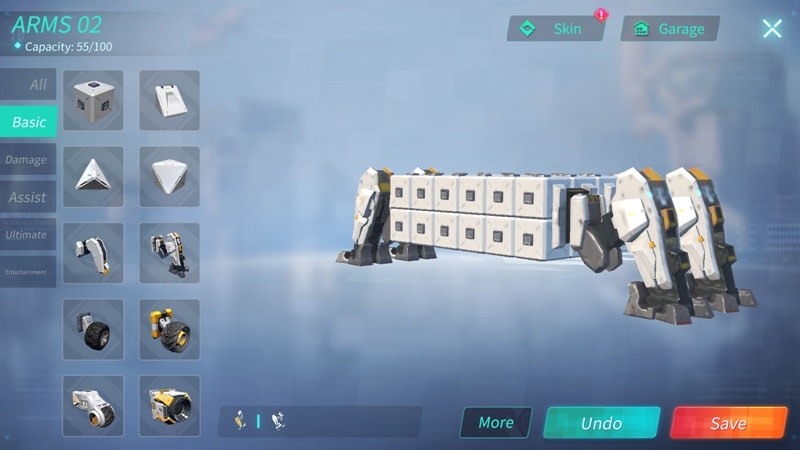This screenshot has width=800, height=450.
Task: Show the Assist parts category
Action: click(x=28, y=197)
